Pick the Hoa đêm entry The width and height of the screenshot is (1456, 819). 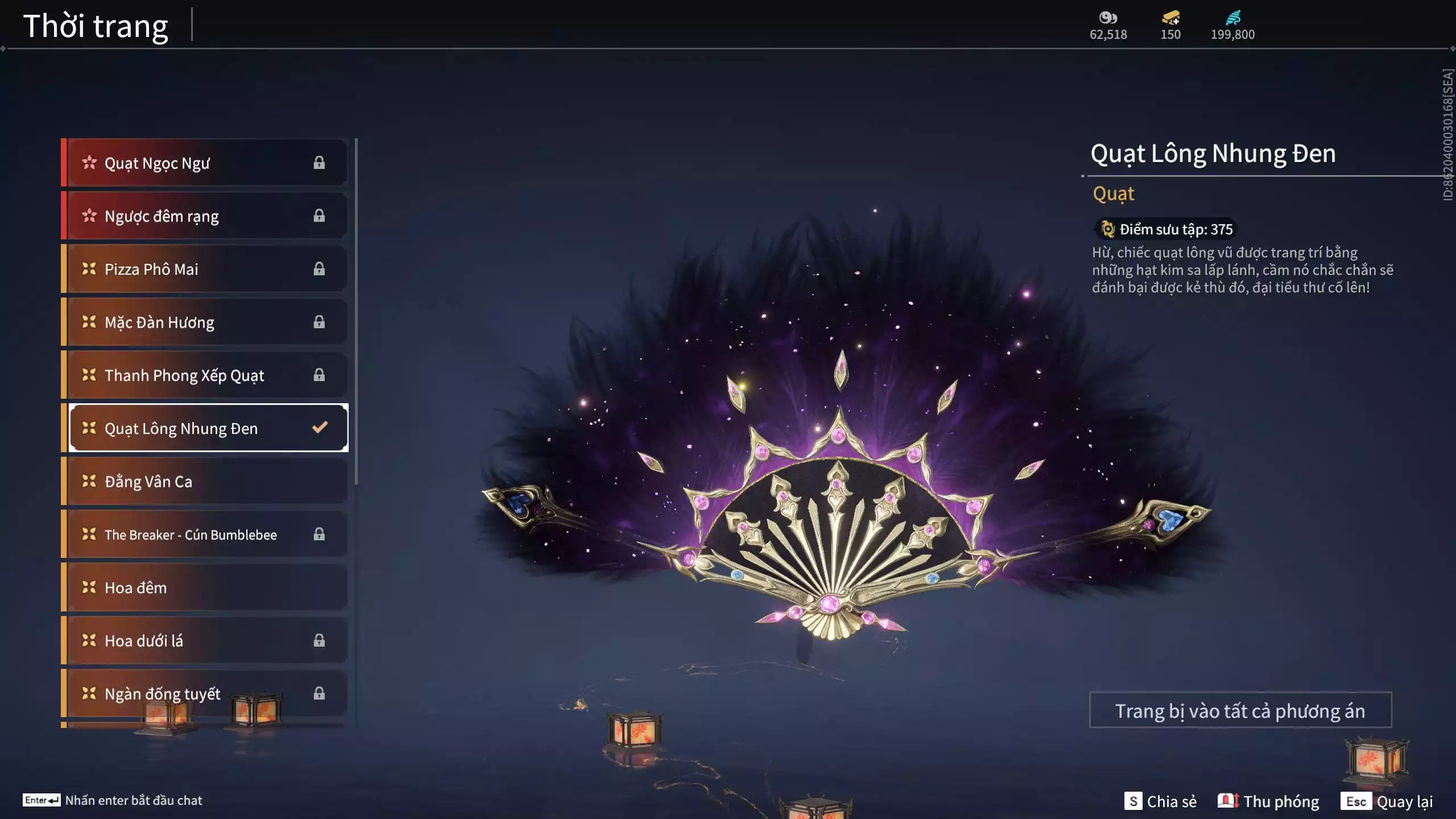pos(205,588)
